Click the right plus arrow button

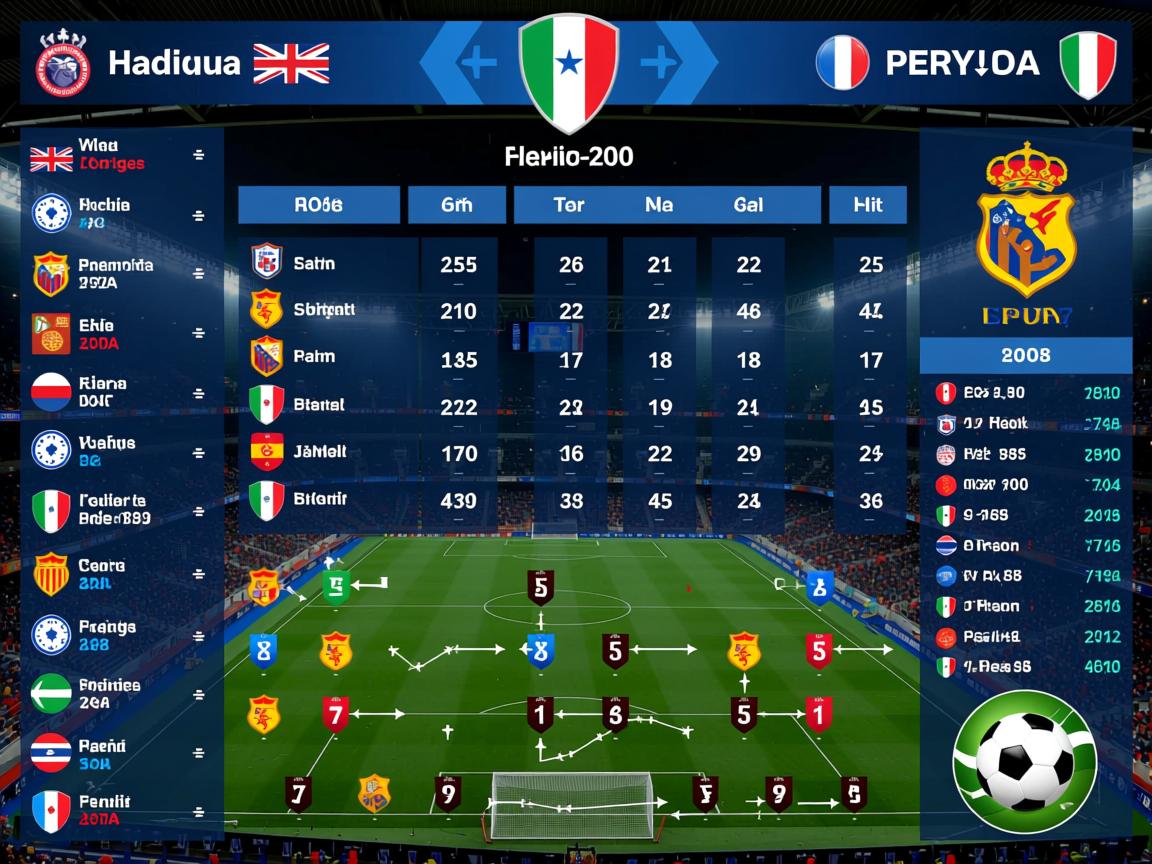point(660,64)
